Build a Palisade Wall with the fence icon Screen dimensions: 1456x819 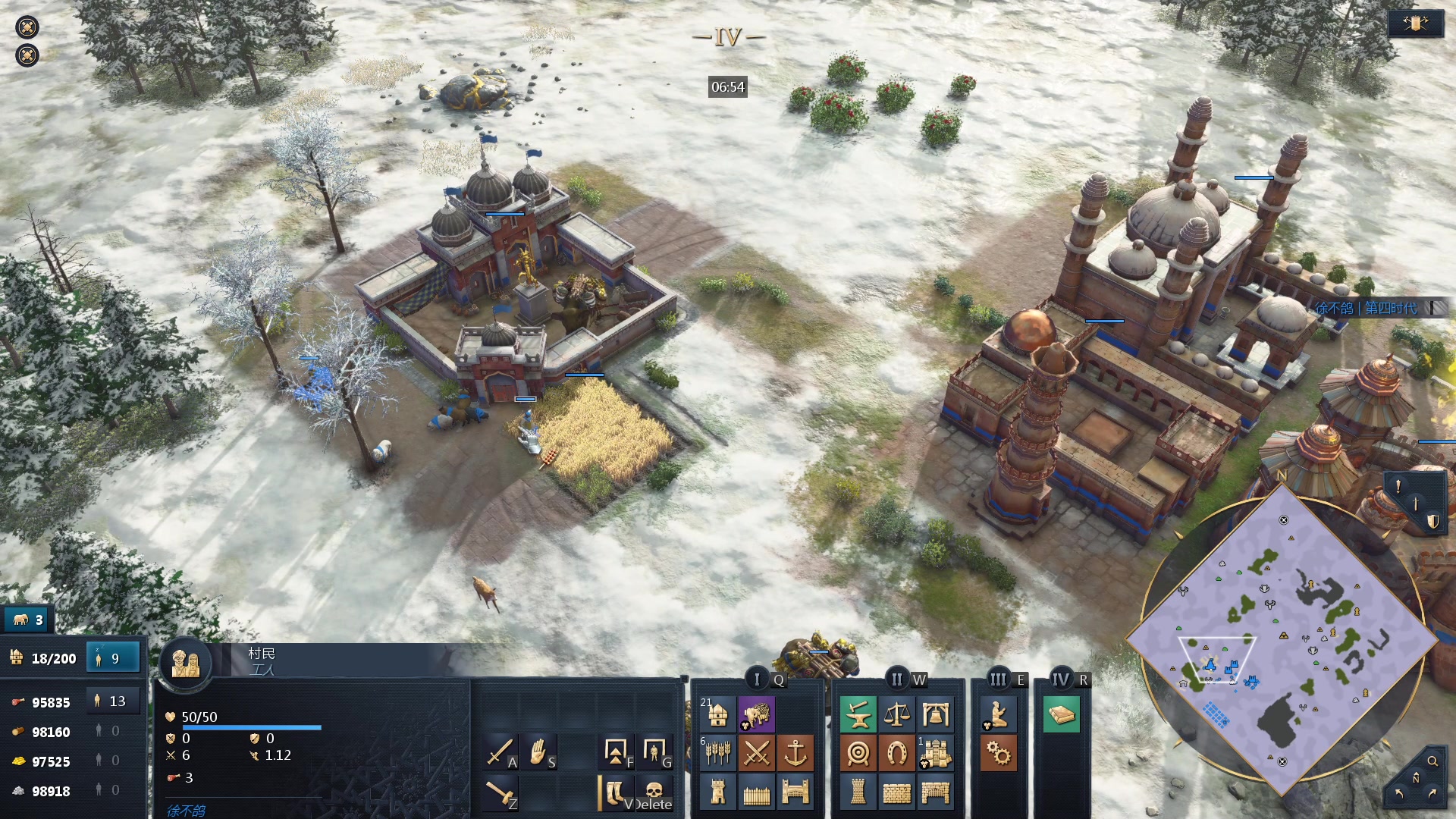tap(756, 792)
